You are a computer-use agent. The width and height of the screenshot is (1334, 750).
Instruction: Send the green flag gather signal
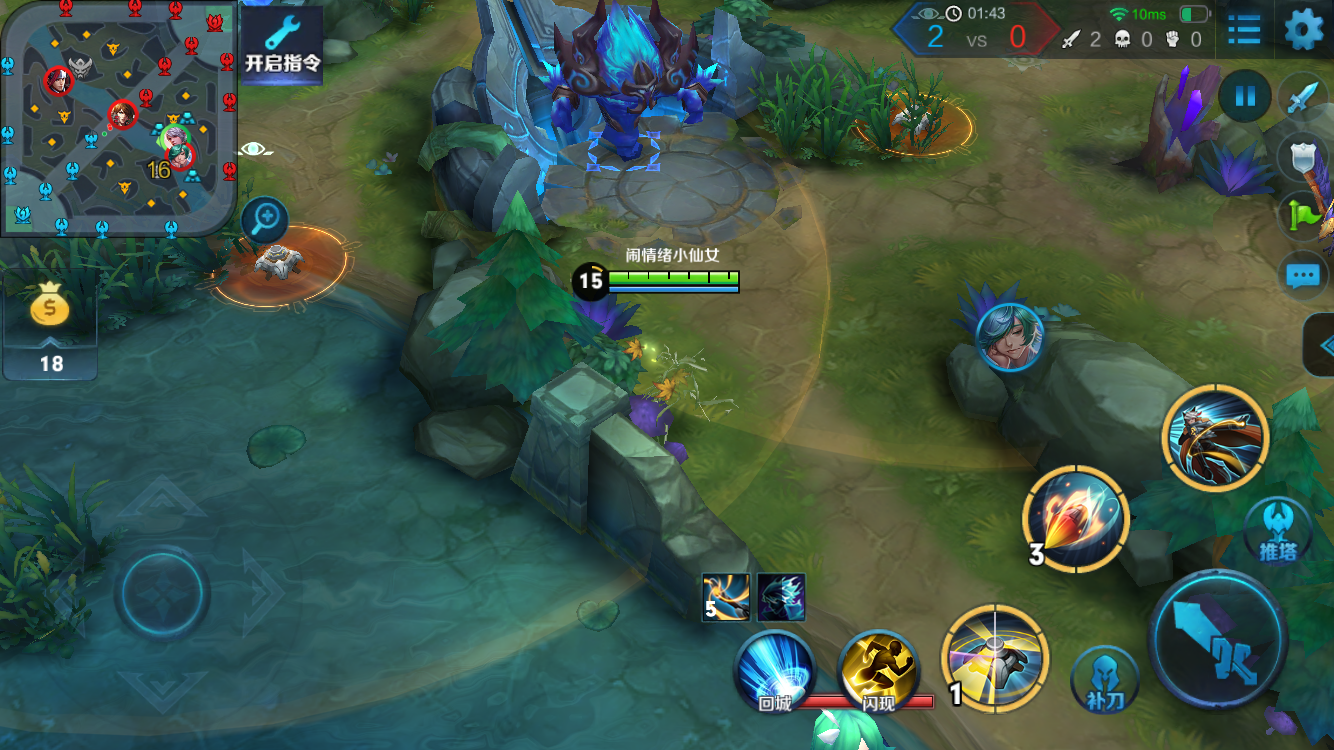tap(1302, 214)
